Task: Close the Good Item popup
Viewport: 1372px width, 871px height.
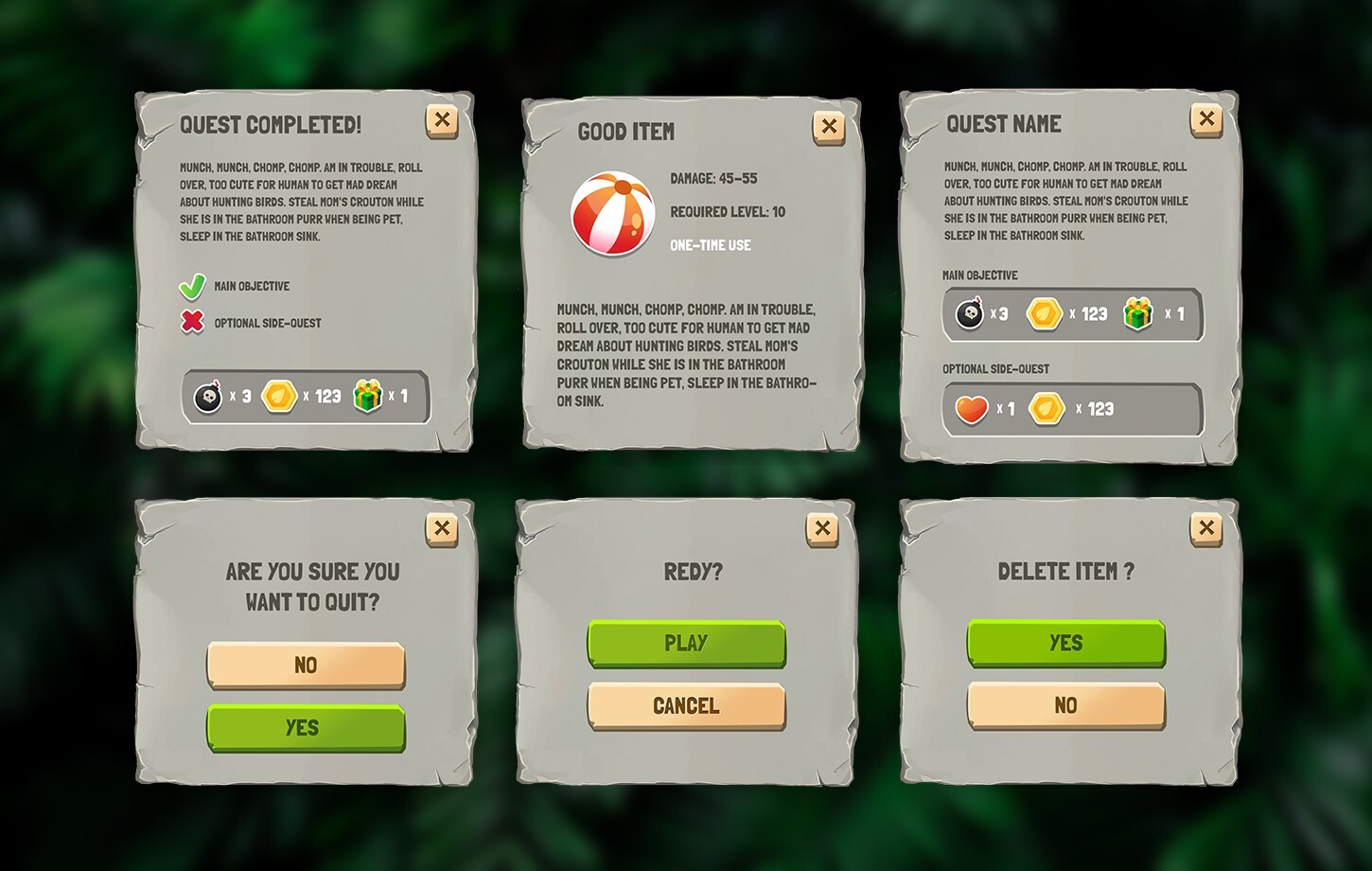Action: point(829,126)
